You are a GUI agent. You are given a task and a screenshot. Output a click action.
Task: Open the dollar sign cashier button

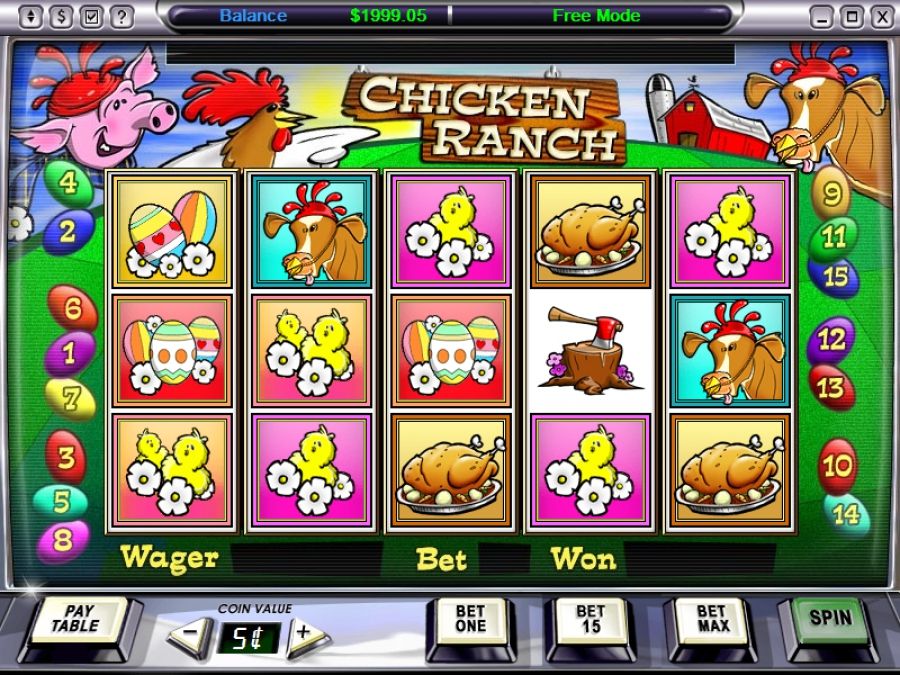(x=61, y=17)
